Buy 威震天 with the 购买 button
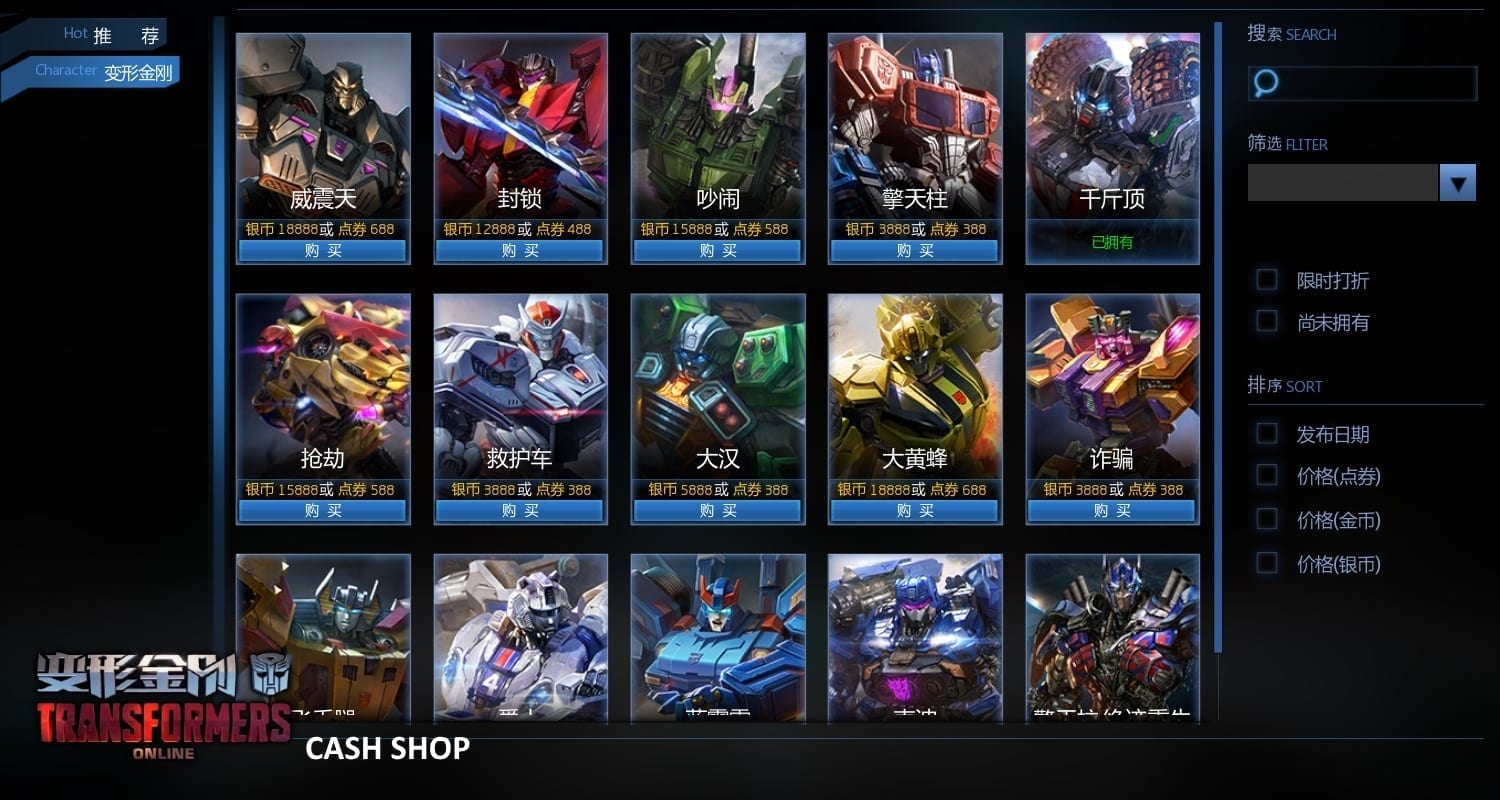 click(x=322, y=251)
